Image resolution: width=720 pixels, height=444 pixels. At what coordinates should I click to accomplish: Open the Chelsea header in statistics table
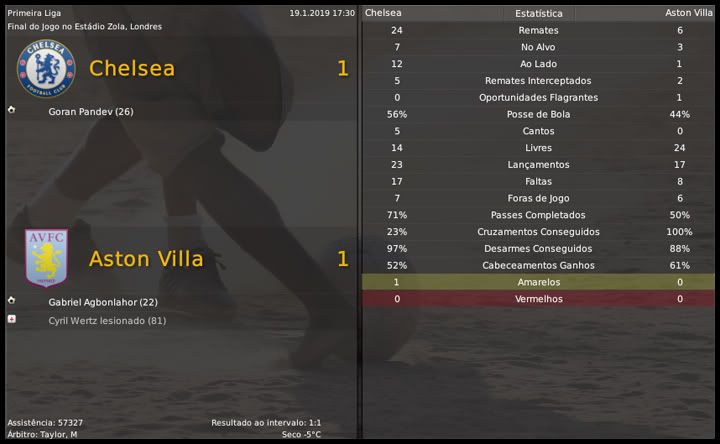click(384, 13)
